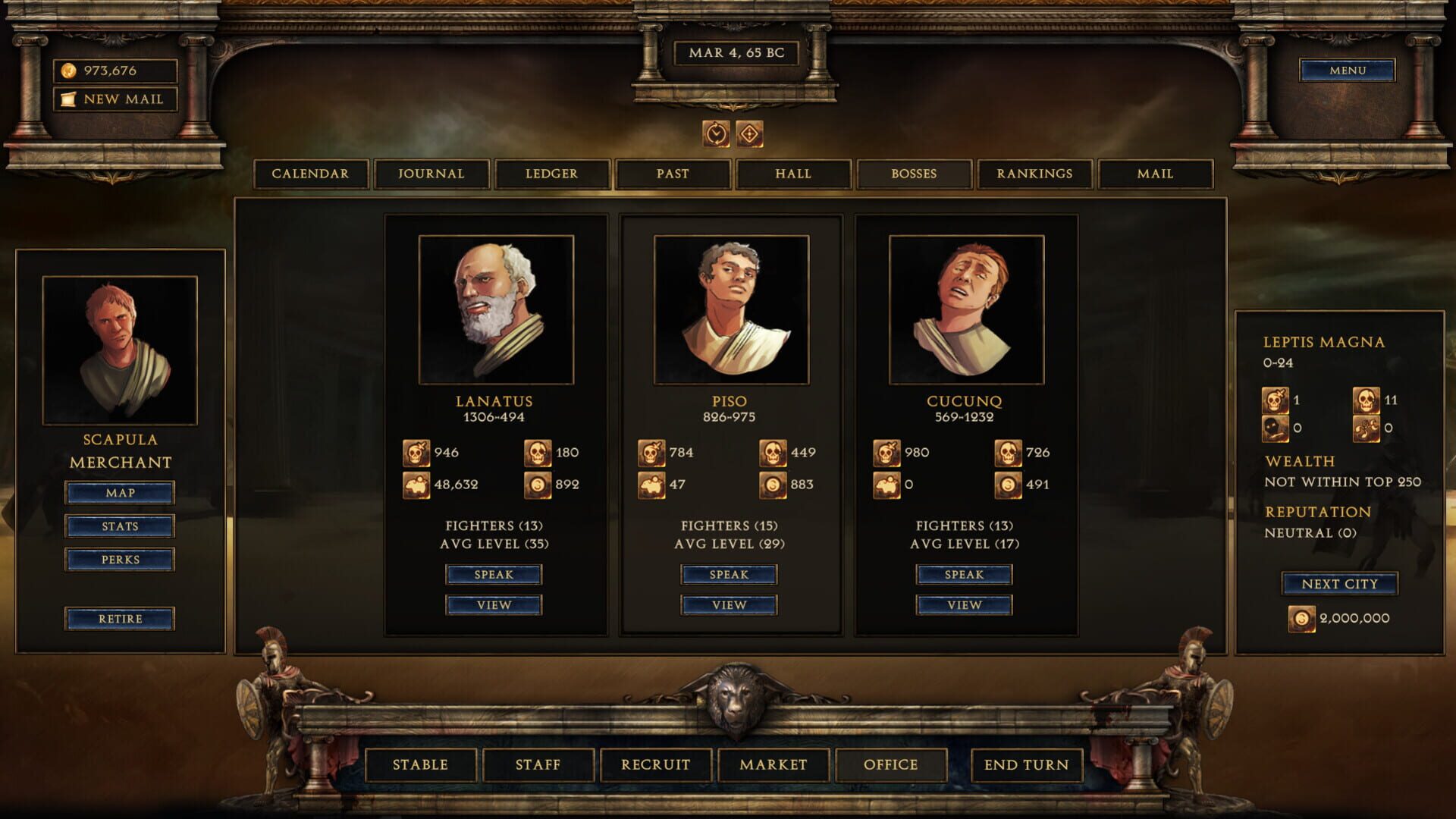
Task: Open New Mail via the scroll icon
Action: (x=69, y=99)
